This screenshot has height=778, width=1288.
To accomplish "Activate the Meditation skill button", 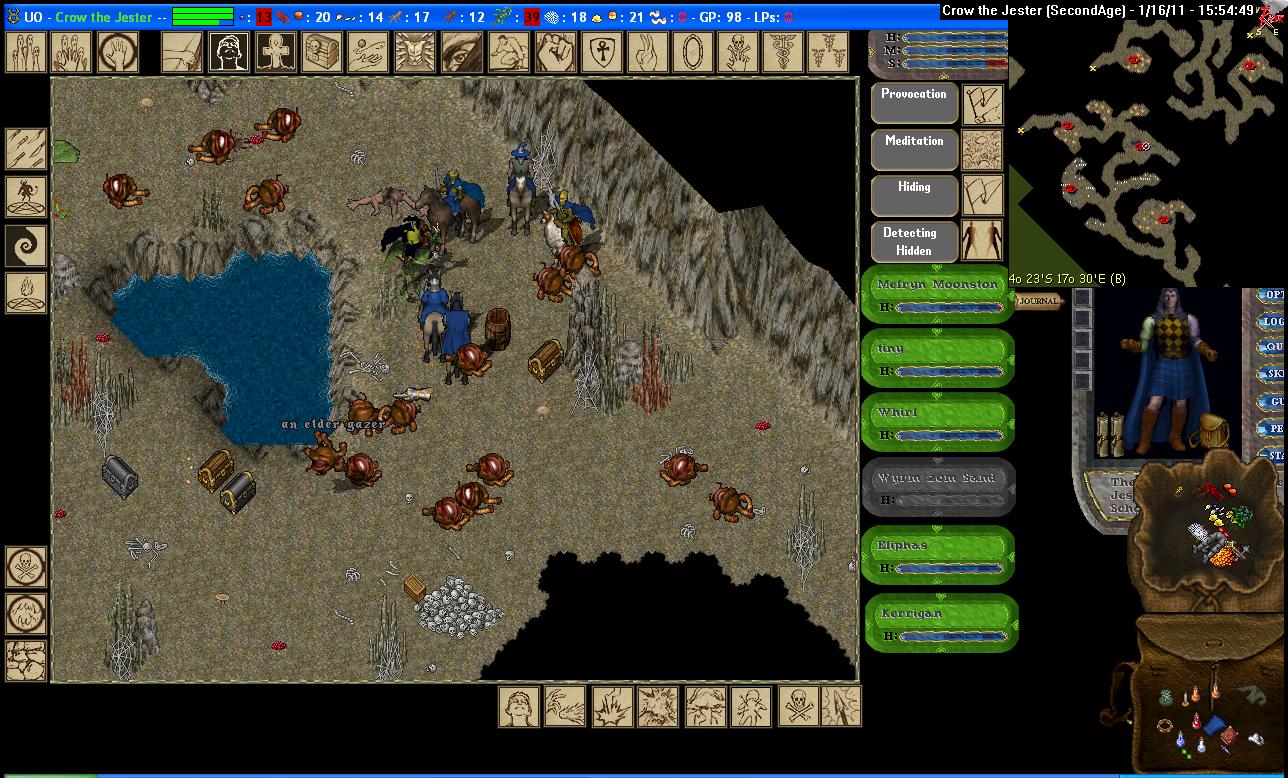I will pos(914,150).
